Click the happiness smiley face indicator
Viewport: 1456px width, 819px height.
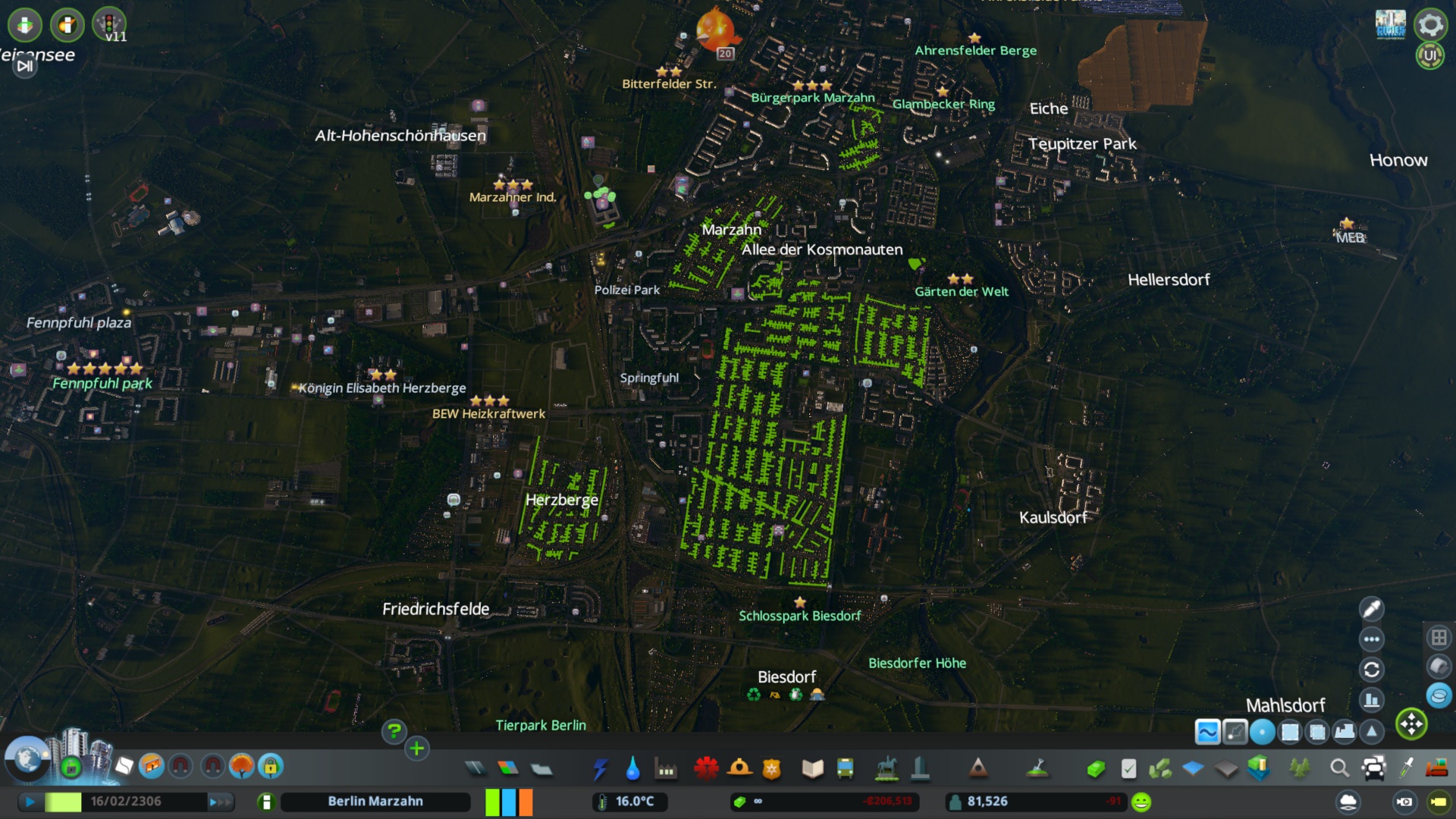1141,801
